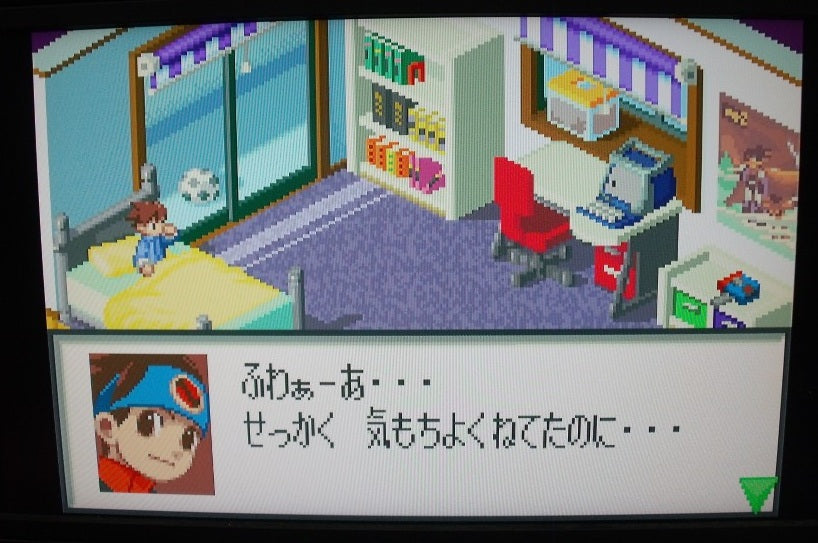The image size is (818, 543).
Task: Click the green dialogue advance arrow
Action: click(757, 491)
